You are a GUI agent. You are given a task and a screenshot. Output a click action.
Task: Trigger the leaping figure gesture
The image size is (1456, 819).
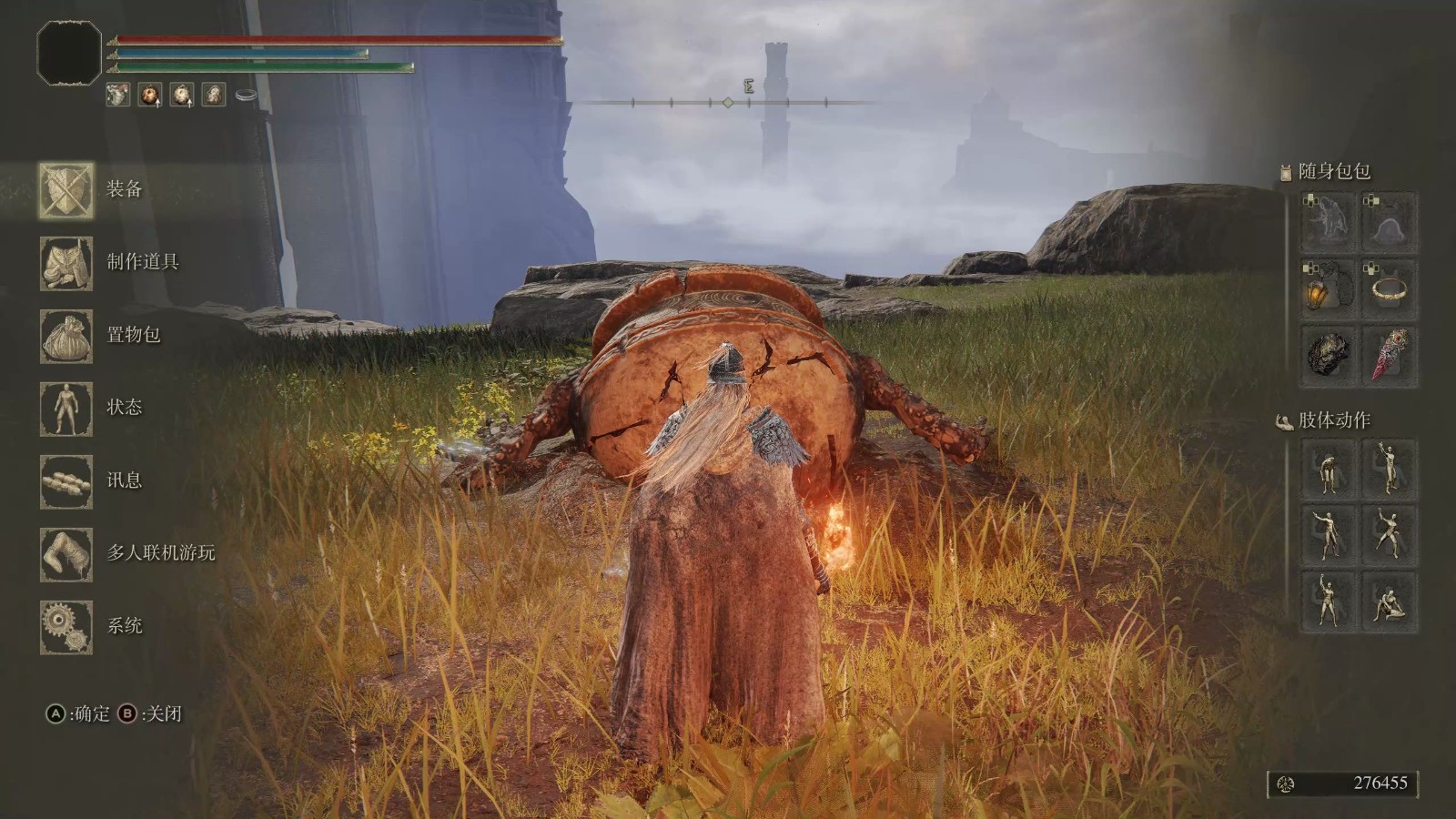1390,533
